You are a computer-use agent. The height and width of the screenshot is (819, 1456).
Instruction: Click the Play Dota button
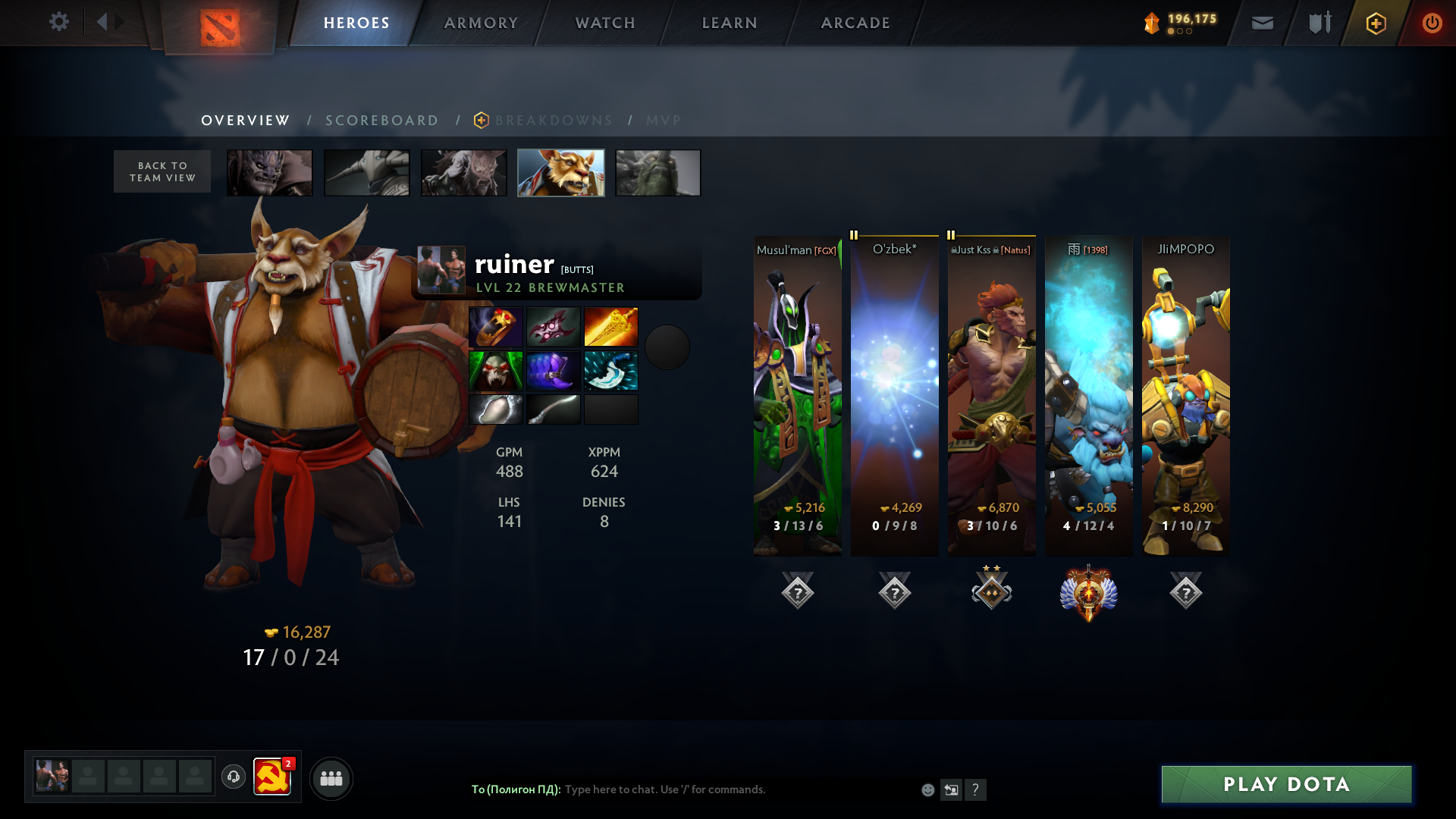(1286, 784)
